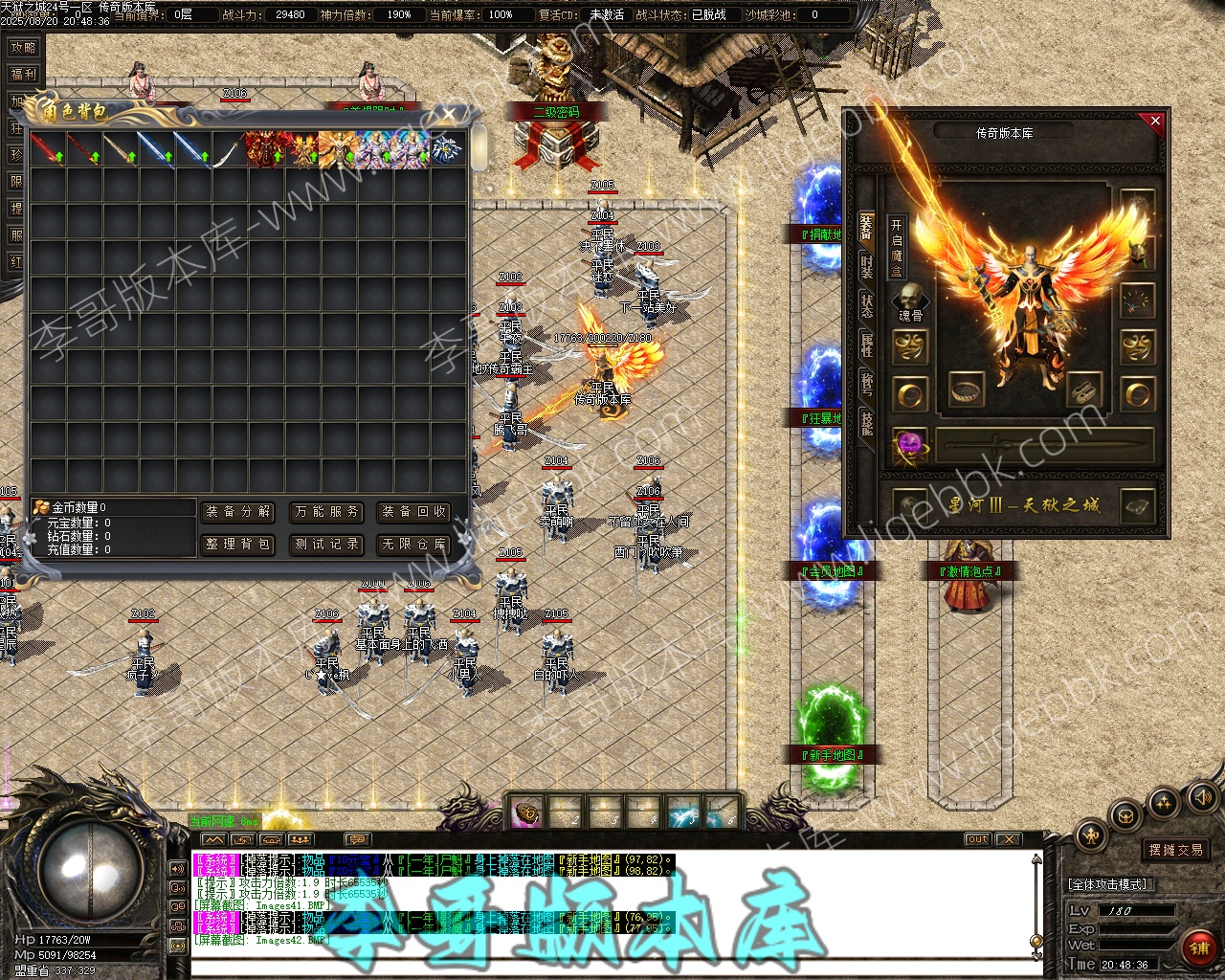1225x980 pixels.
Task: Choose the 装备回收 button
Action: click(414, 512)
